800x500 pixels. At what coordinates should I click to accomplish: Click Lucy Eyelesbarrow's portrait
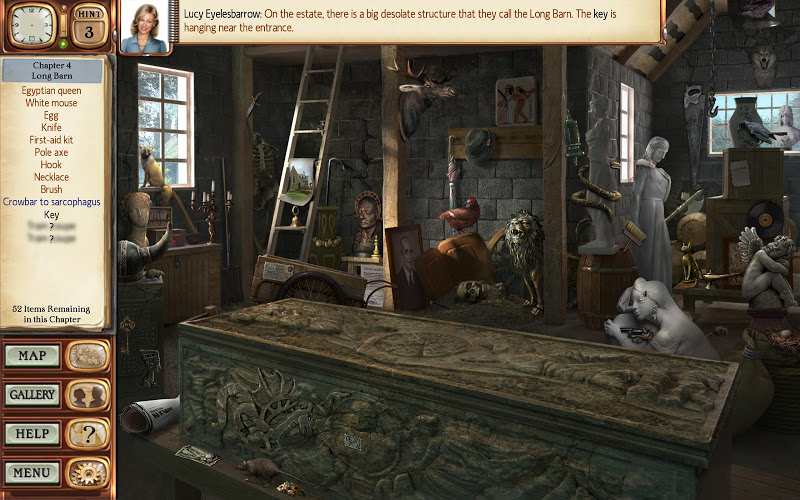pos(144,26)
